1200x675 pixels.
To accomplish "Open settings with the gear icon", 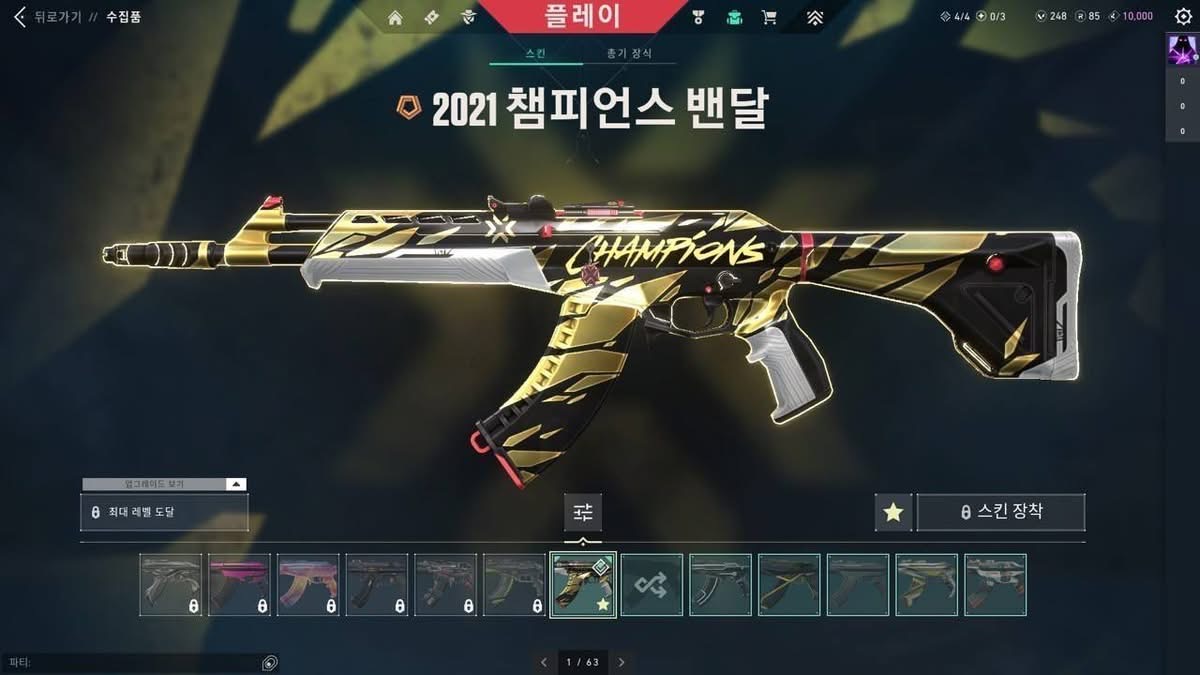I will pos(1183,16).
